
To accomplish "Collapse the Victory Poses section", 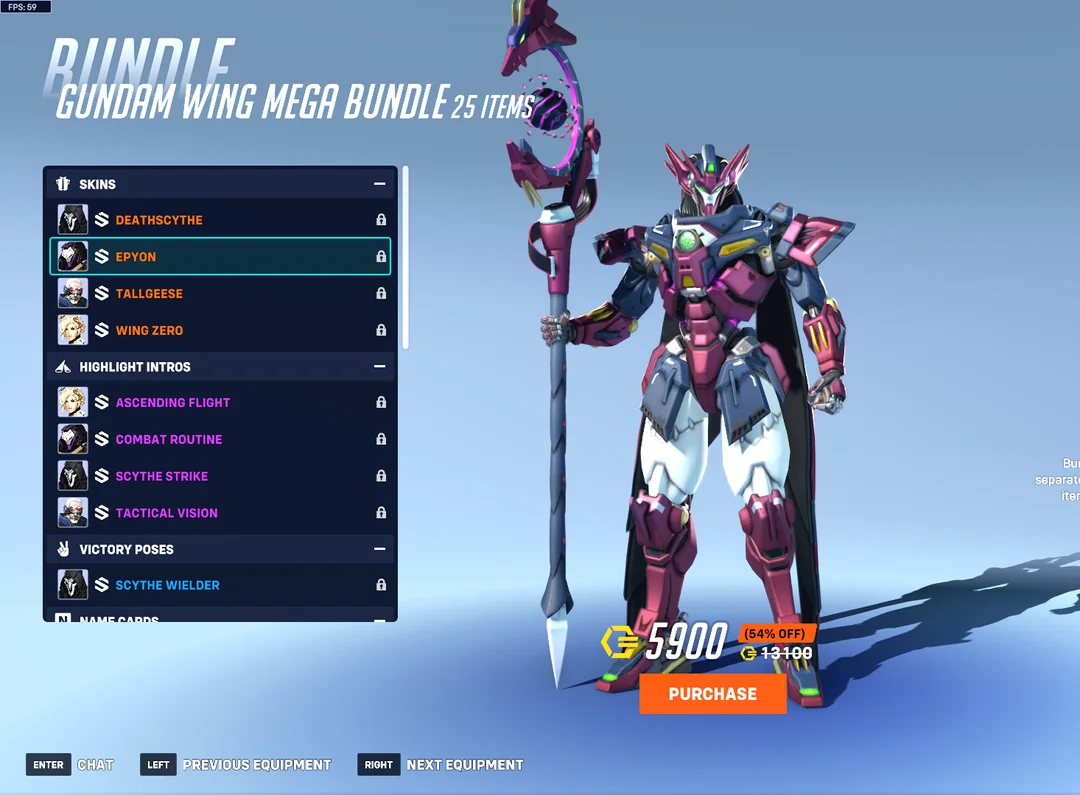I will 379,549.
